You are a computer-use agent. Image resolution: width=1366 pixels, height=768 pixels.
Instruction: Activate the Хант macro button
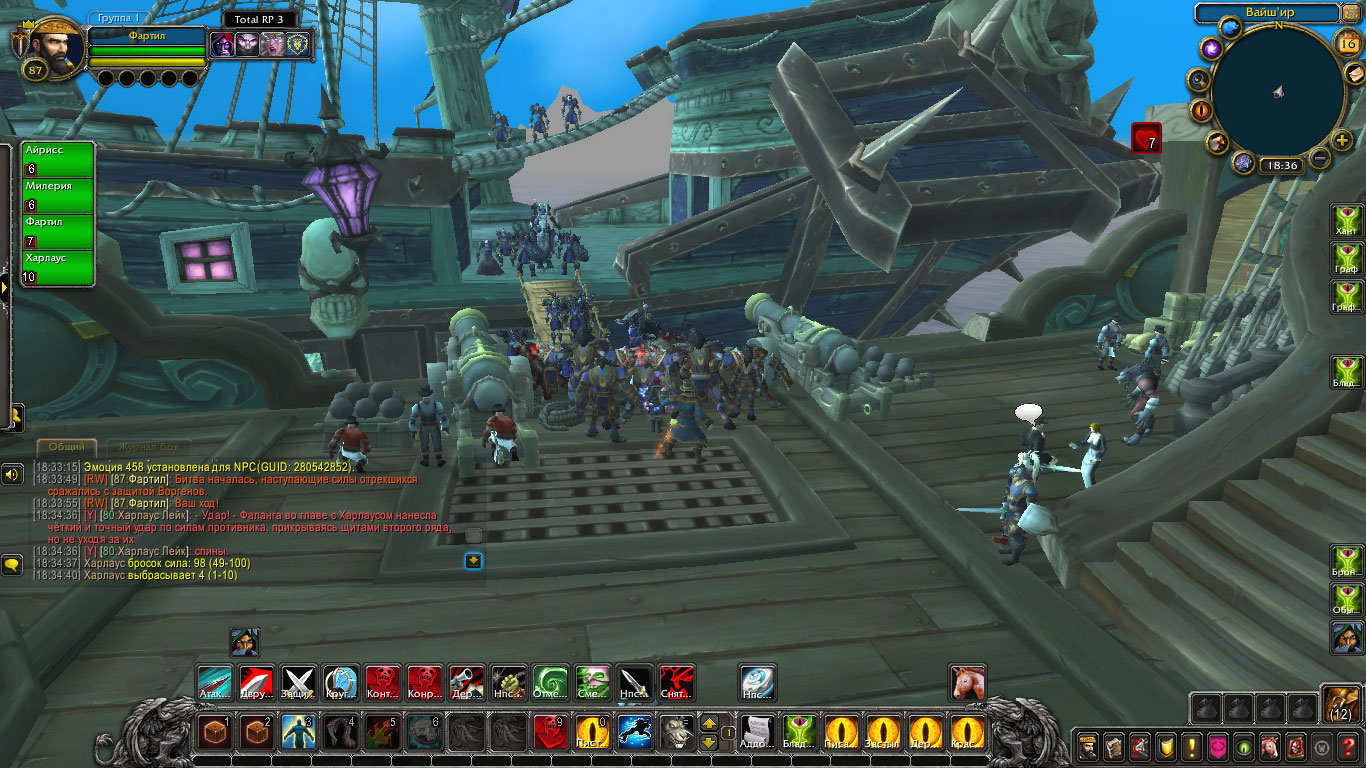1347,217
